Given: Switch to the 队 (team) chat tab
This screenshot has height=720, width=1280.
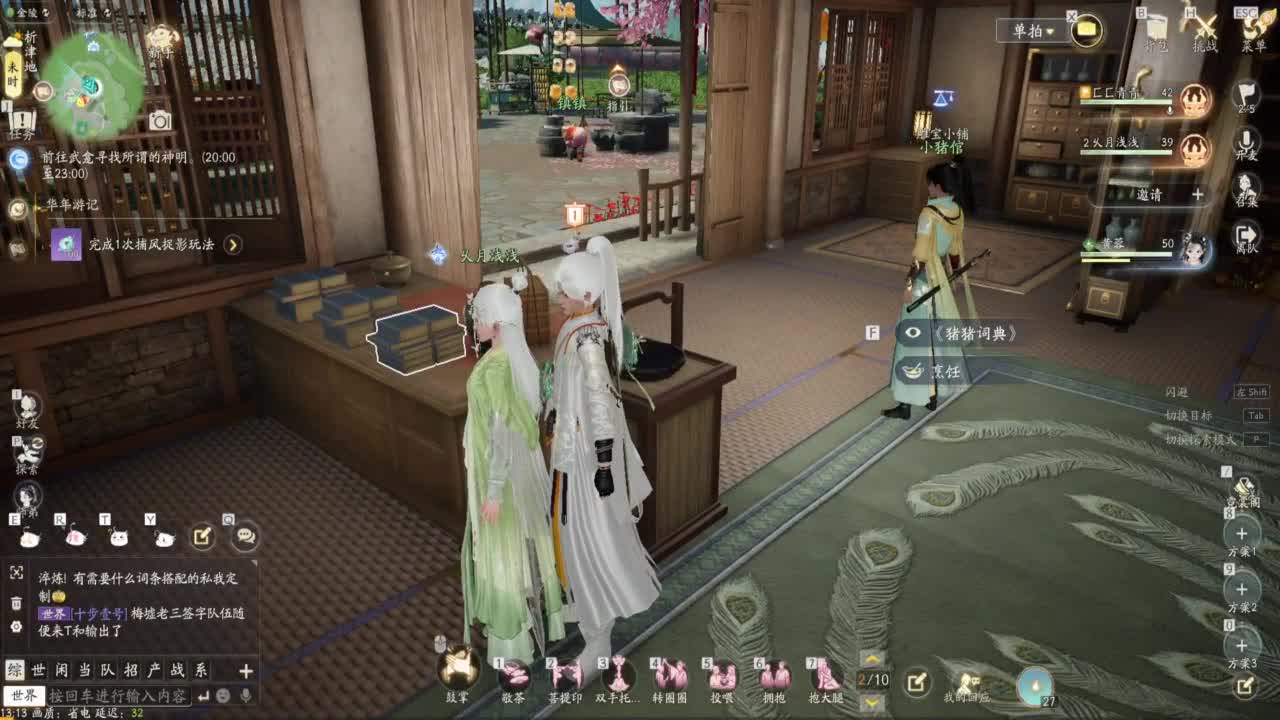Looking at the screenshot, I should pyautogui.click(x=108, y=671).
